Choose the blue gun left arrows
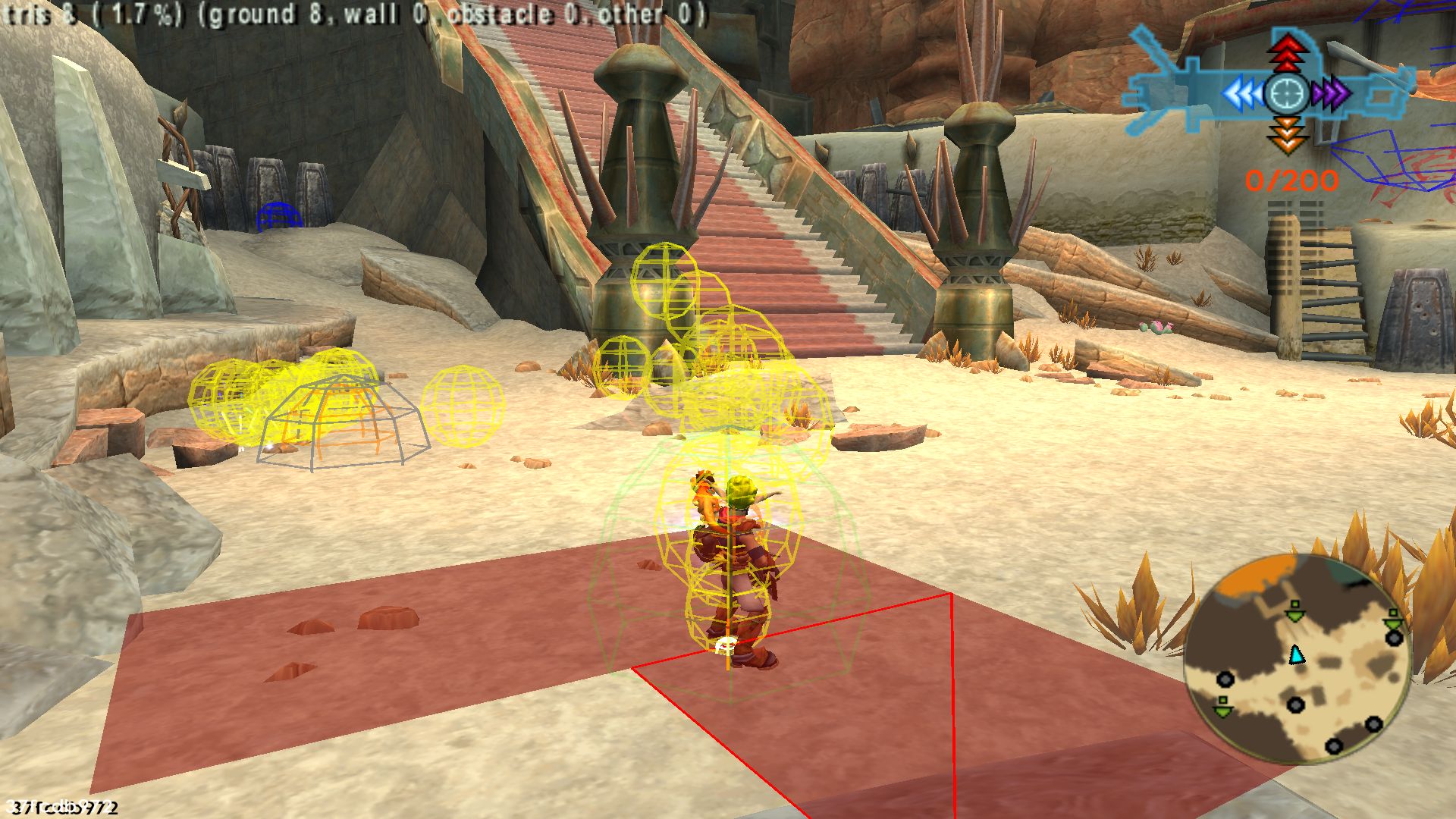The image size is (1456, 819). (x=1243, y=95)
